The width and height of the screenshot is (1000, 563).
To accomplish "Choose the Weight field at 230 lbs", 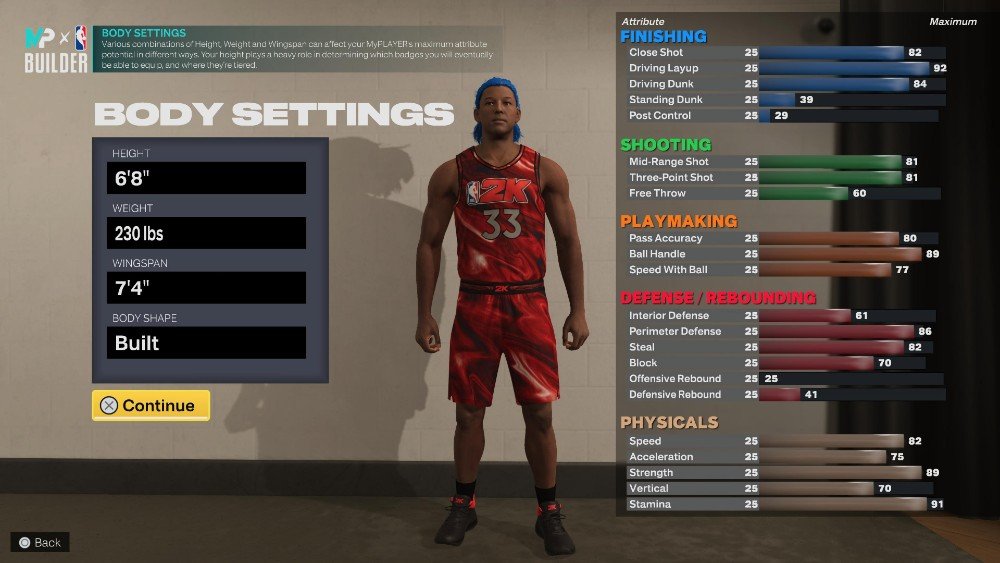I will (x=206, y=233).
